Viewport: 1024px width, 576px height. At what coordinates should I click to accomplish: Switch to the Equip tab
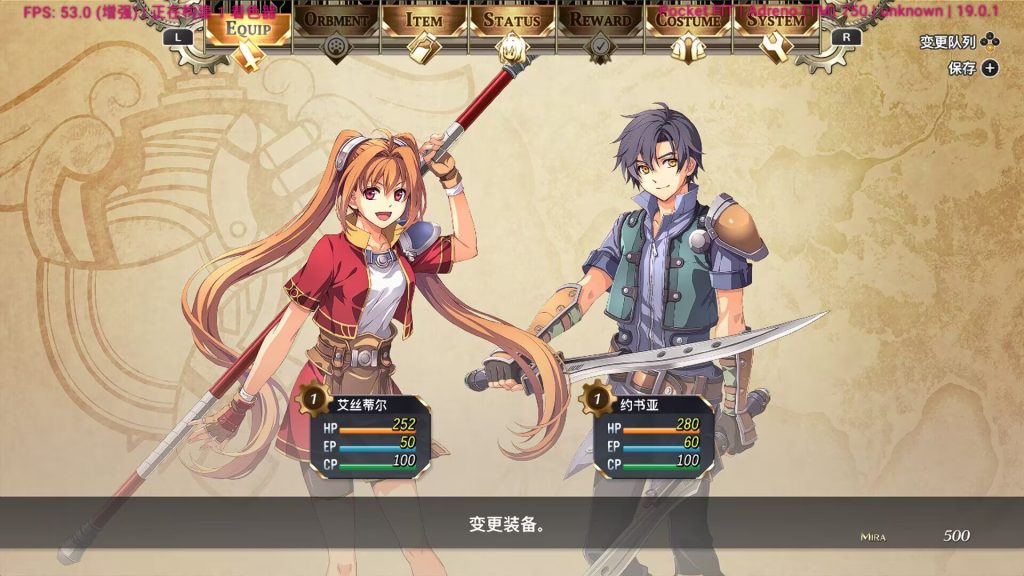(248, 27)
